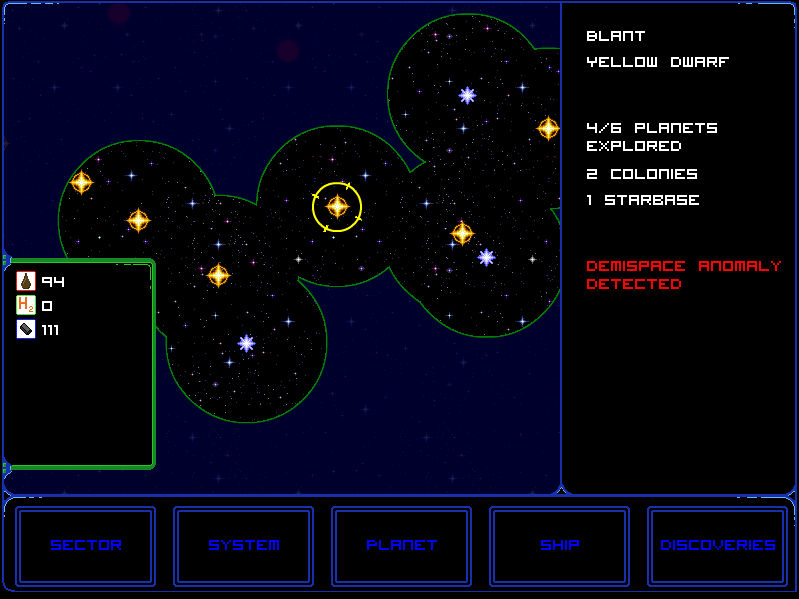The height and width of the screenshot is (599, 799).
Task: Switch to the System view
Action: pyautogui.click(x=244, y=545)
